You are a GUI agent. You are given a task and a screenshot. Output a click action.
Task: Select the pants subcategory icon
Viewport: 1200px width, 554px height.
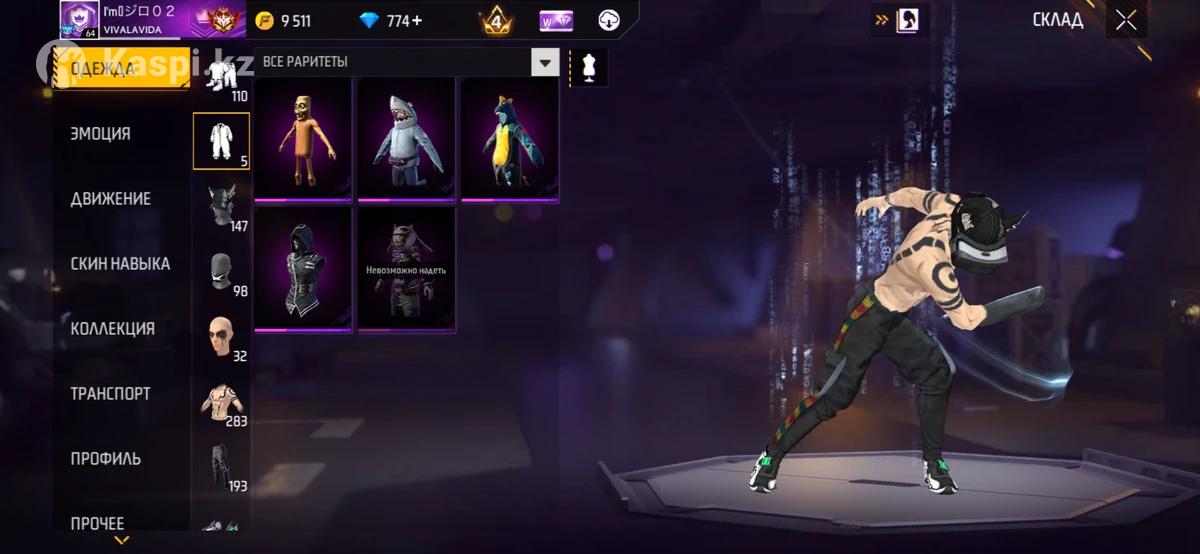(221, 466)
